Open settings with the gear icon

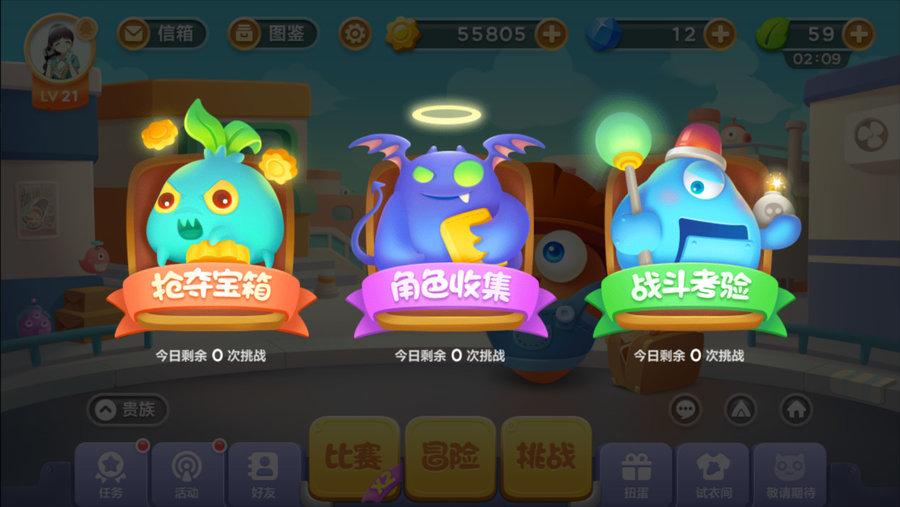click(x=354, y=34)
